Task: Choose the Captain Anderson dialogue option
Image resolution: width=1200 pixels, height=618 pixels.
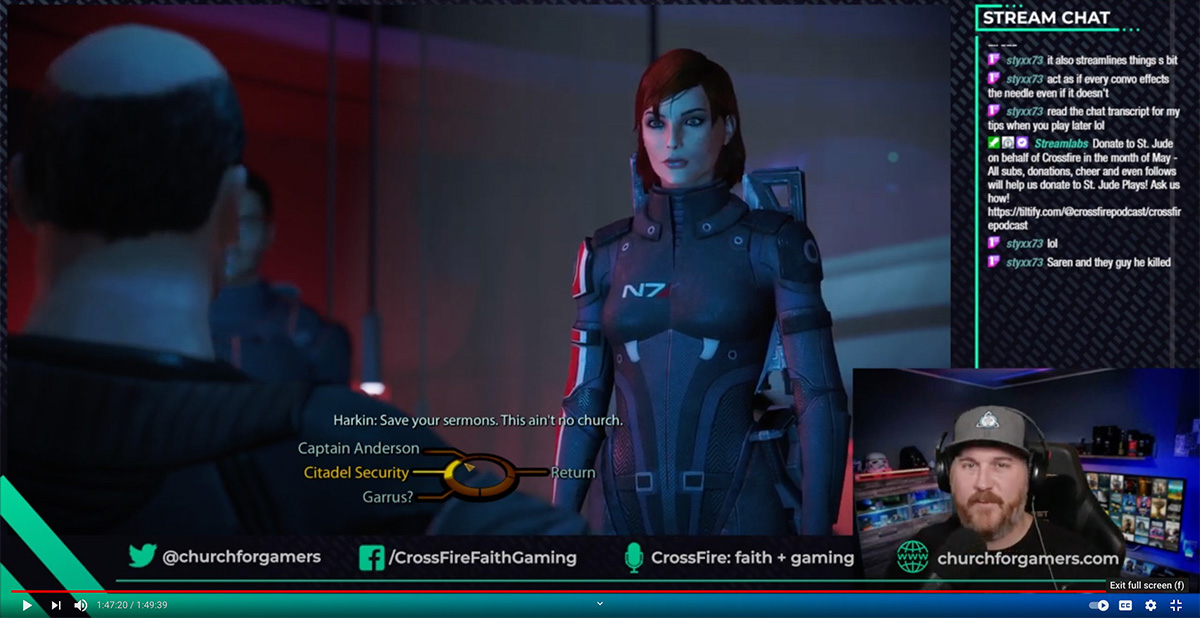Action: coord(358,449)
